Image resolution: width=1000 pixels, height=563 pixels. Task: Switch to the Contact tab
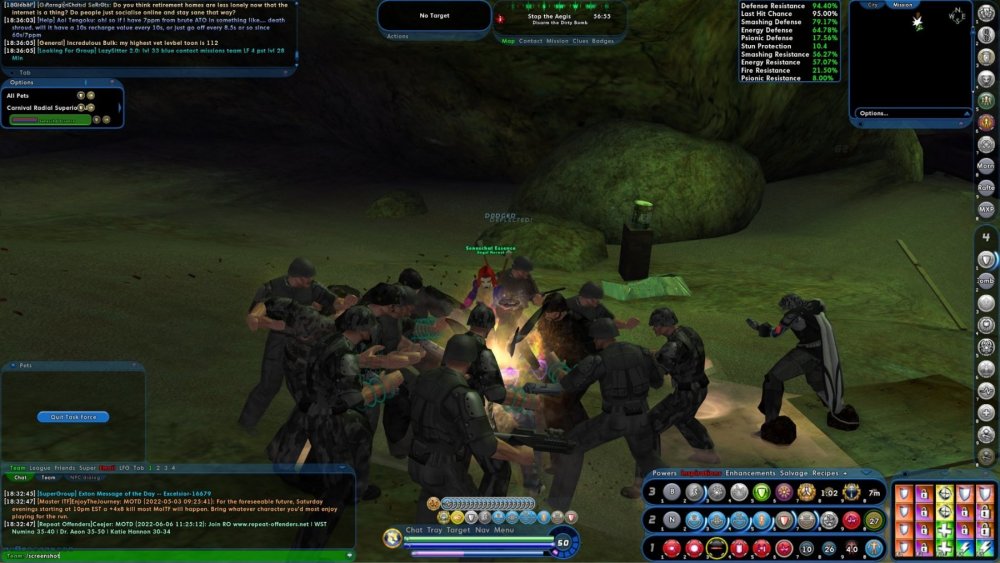[x=530, y=41]
